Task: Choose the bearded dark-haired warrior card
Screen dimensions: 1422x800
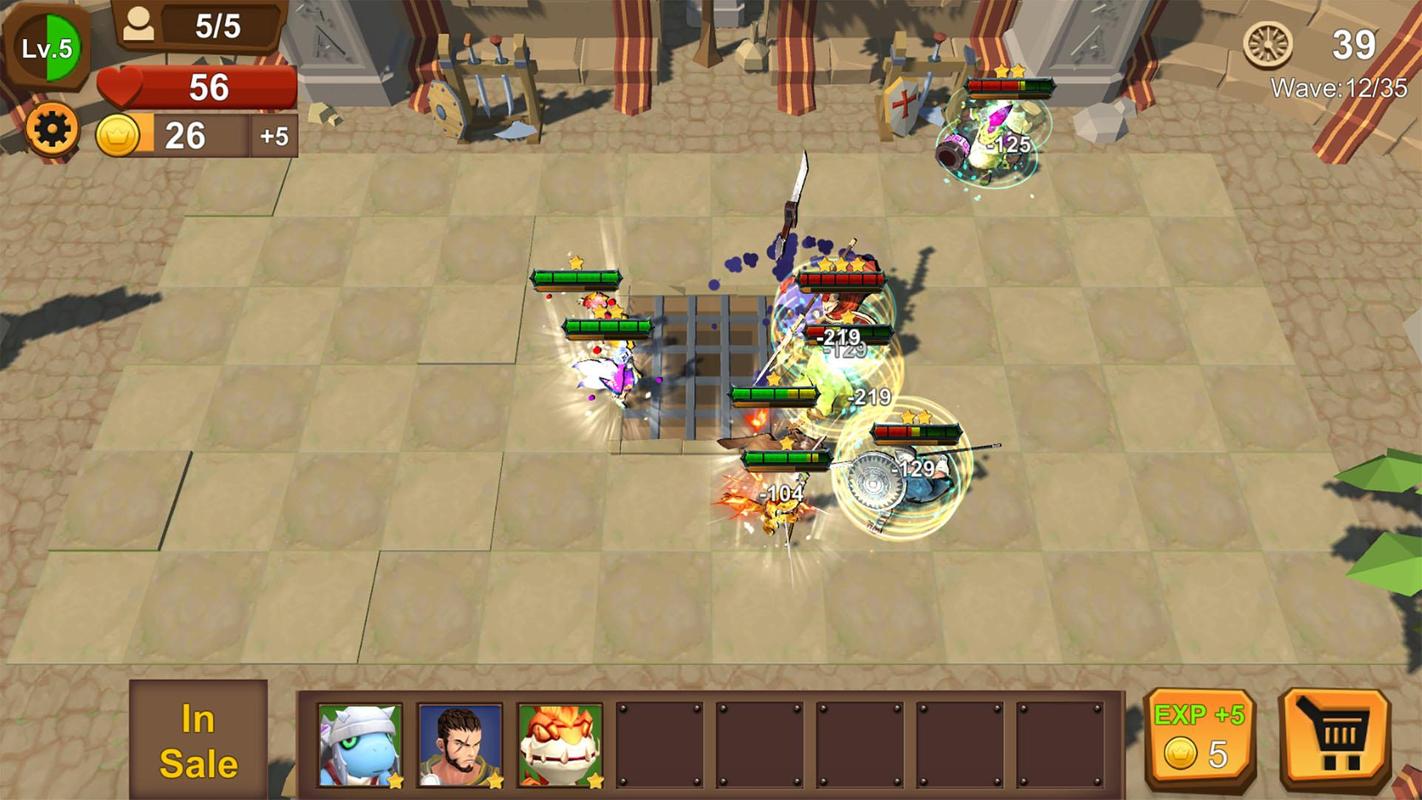Action: 460,745
